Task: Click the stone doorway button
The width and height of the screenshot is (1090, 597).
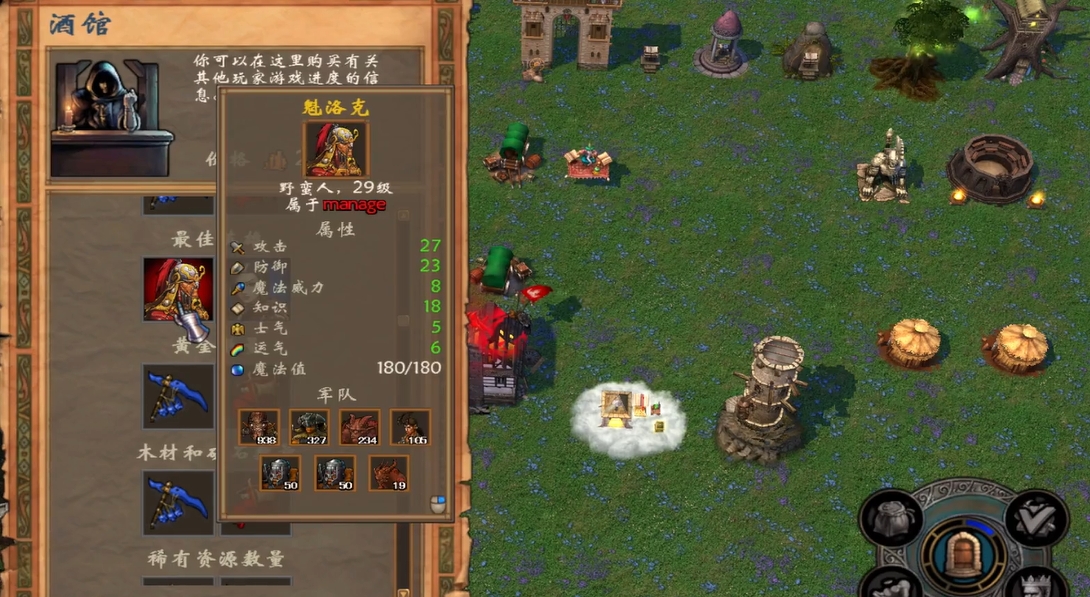Action: click(x=963, y=553)
